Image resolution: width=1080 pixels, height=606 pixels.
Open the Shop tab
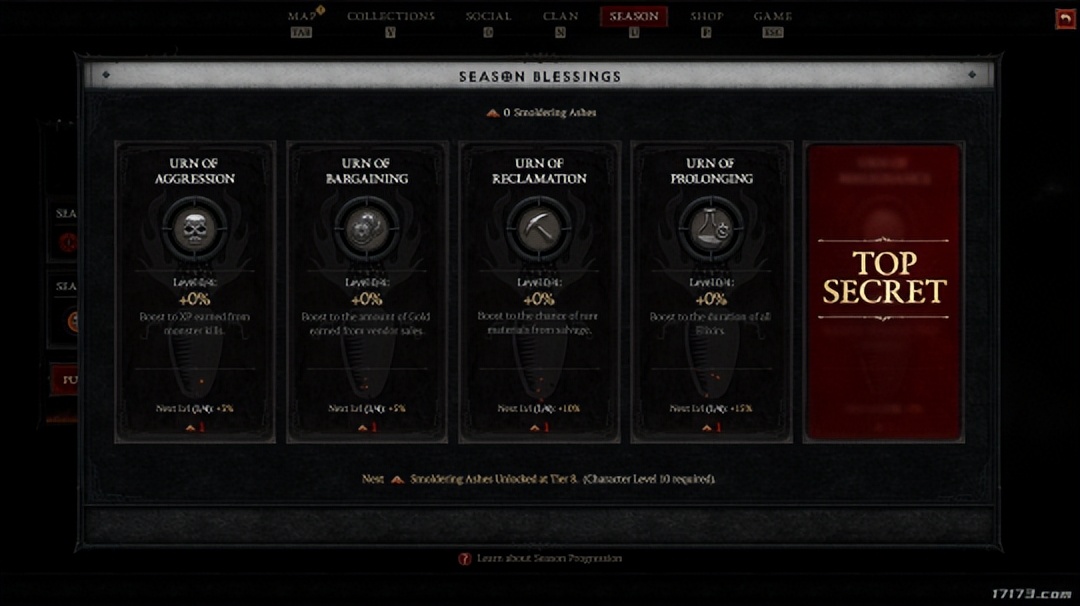pos(706,17)
